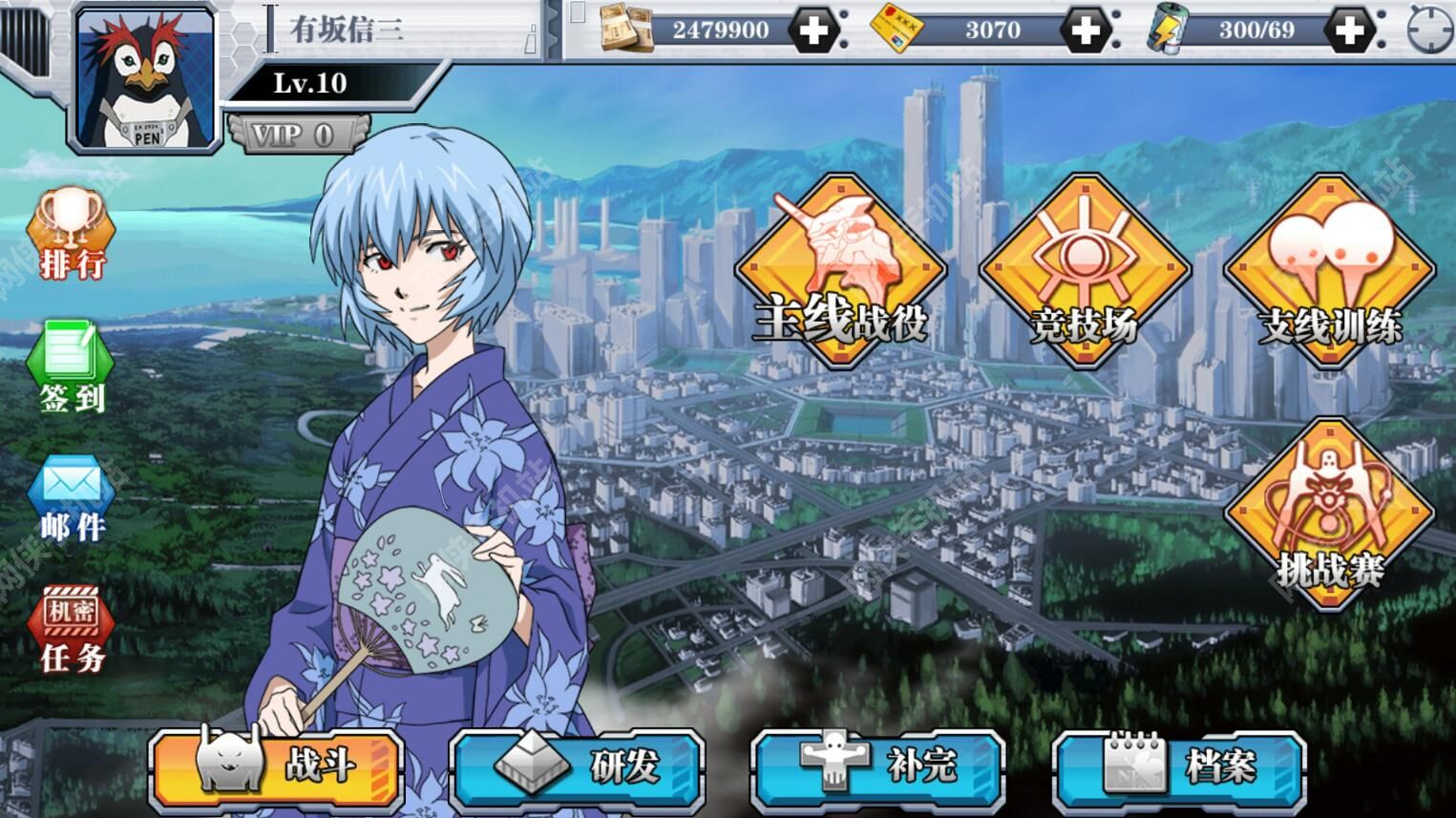View the 排行 ranking trophy

pyautogui.click(x=72, y=234)
